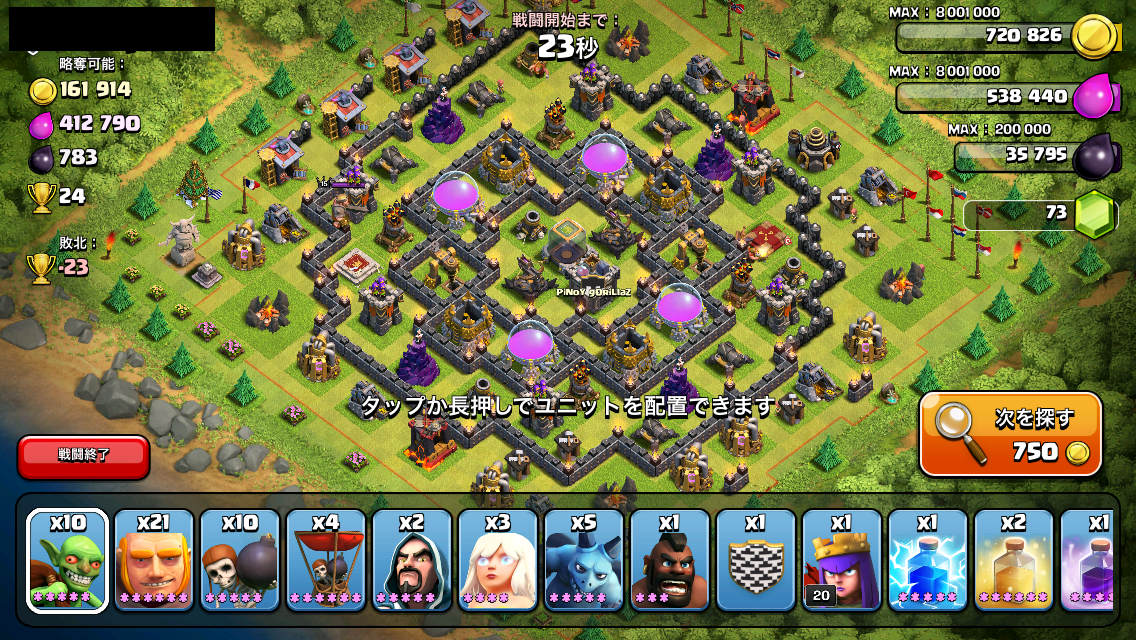Select the Wizard troop slot
The image size is (1136, 640).
coord(411,560)
